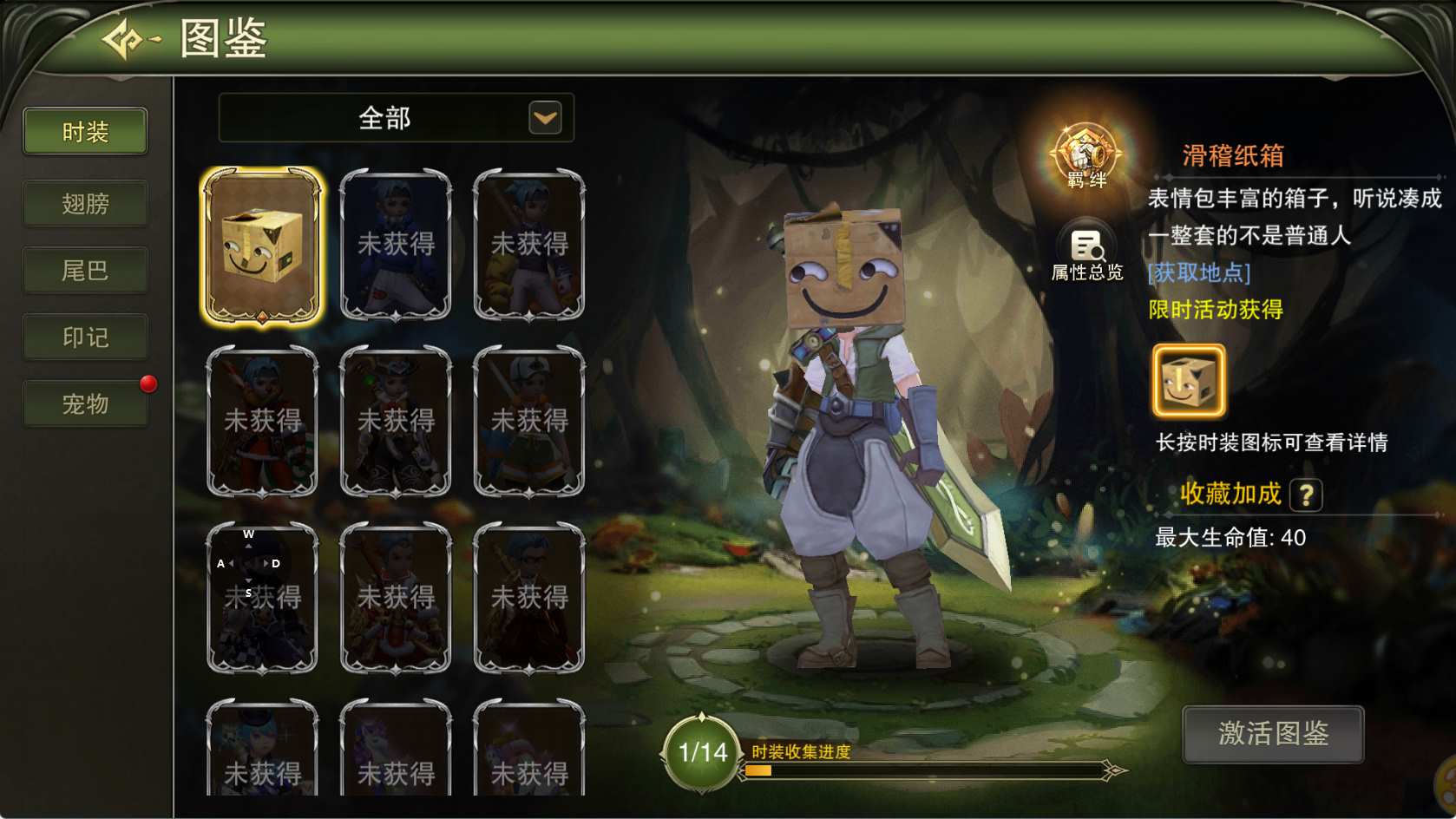Activate the 激活图鉴 button
The height and width of the screenshot is (819, 1456).
coord(1272,734)
